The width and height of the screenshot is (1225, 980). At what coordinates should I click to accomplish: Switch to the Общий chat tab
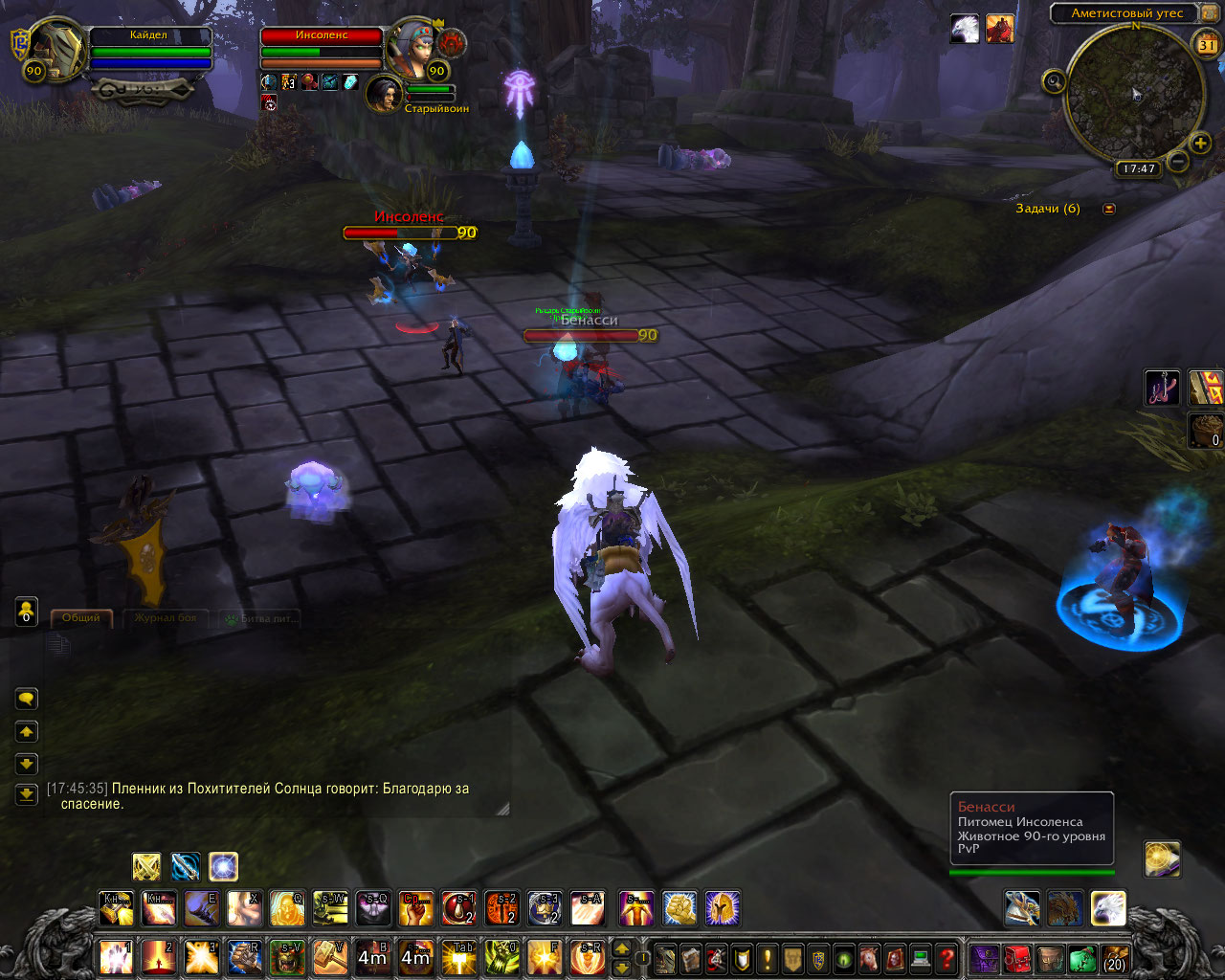(81, 618)
